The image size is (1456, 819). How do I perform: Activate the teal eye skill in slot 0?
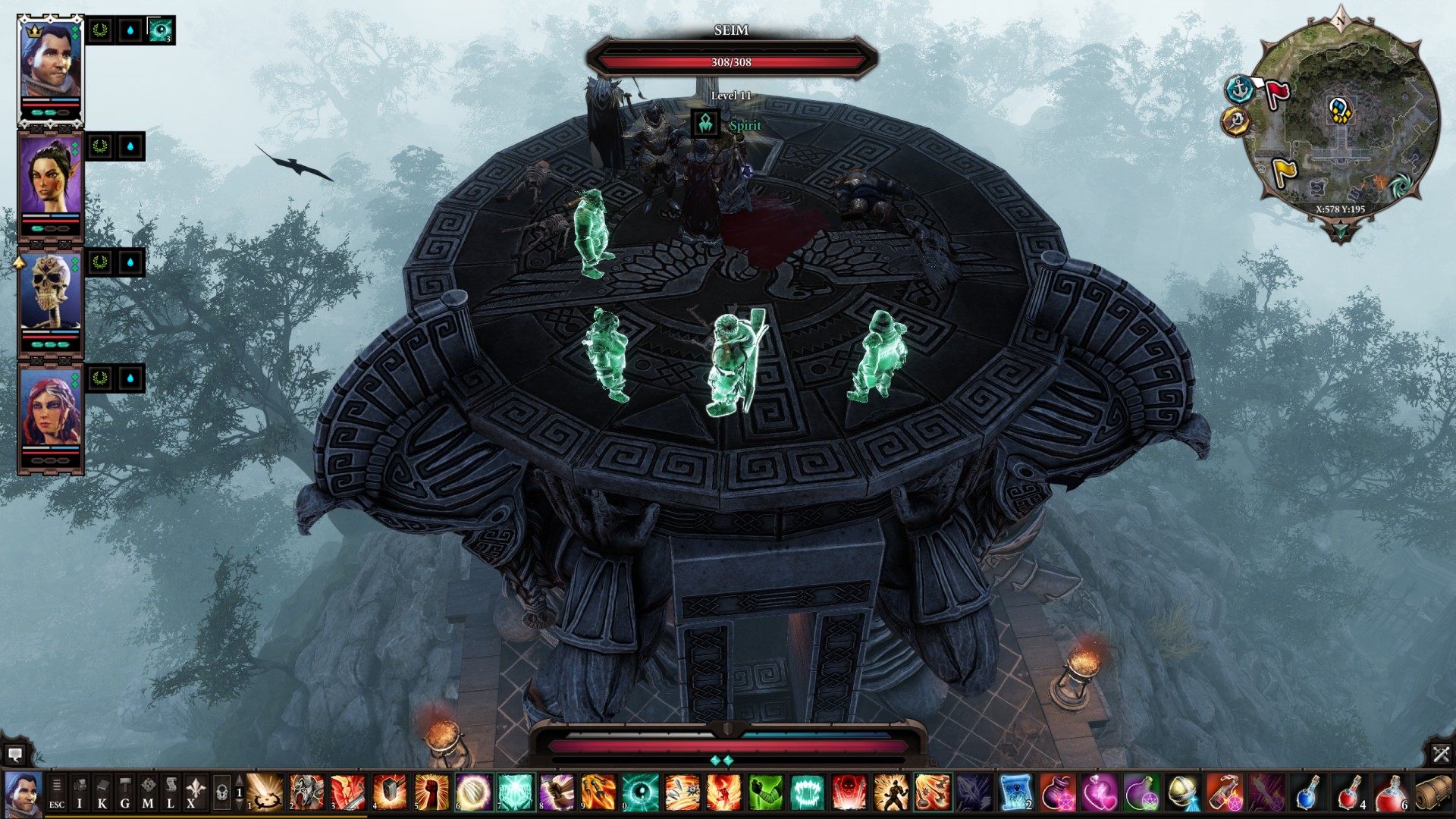(639, 792)
